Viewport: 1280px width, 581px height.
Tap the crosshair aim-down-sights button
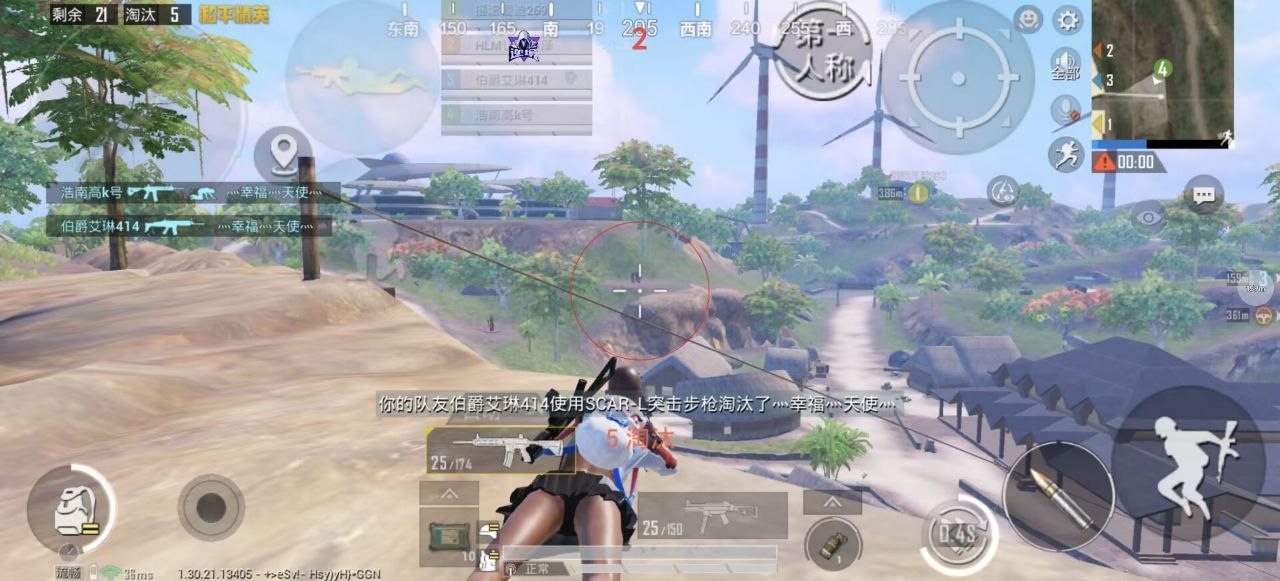click(x=957, y=78)
